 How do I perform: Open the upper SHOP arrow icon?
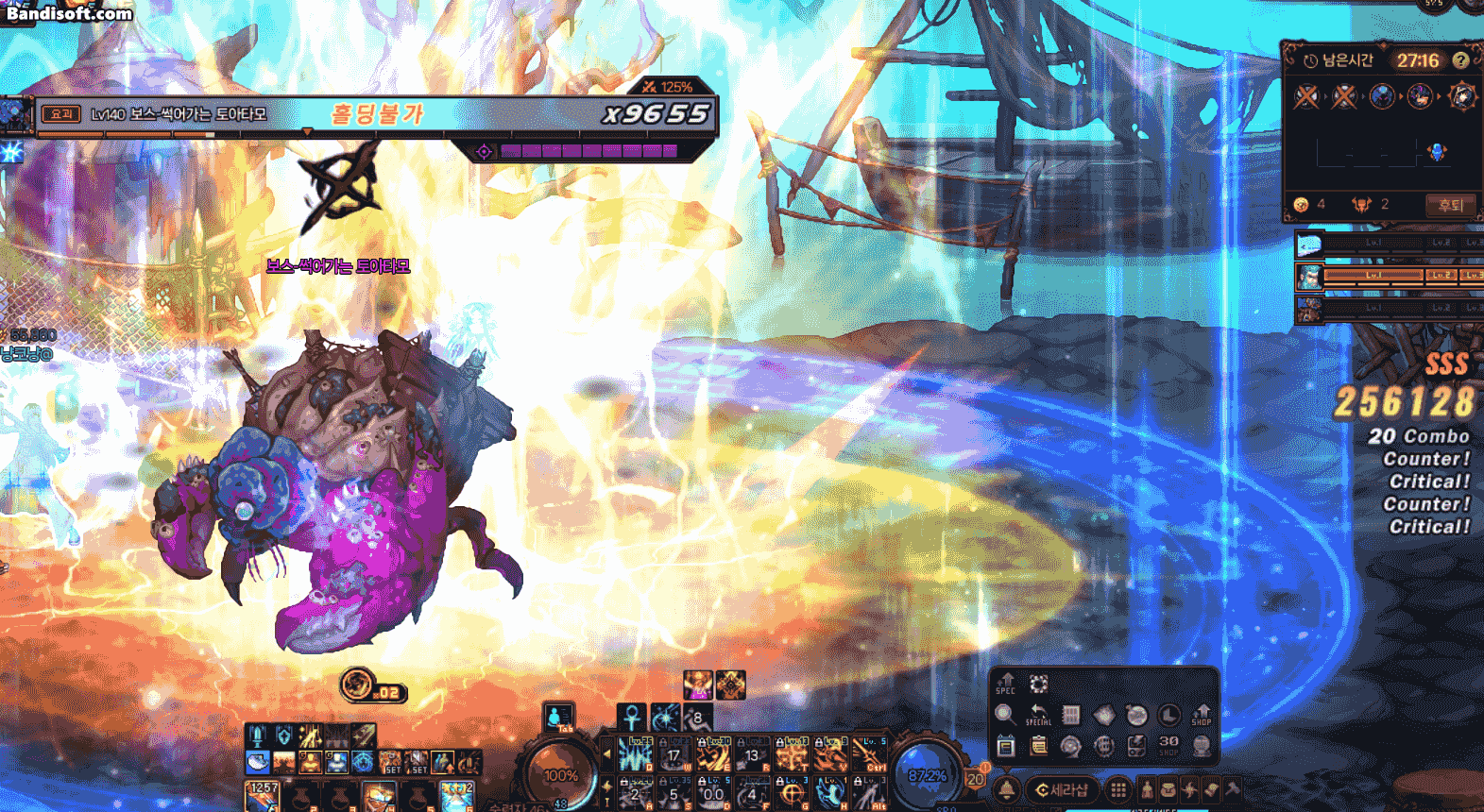coord(1202,715)
